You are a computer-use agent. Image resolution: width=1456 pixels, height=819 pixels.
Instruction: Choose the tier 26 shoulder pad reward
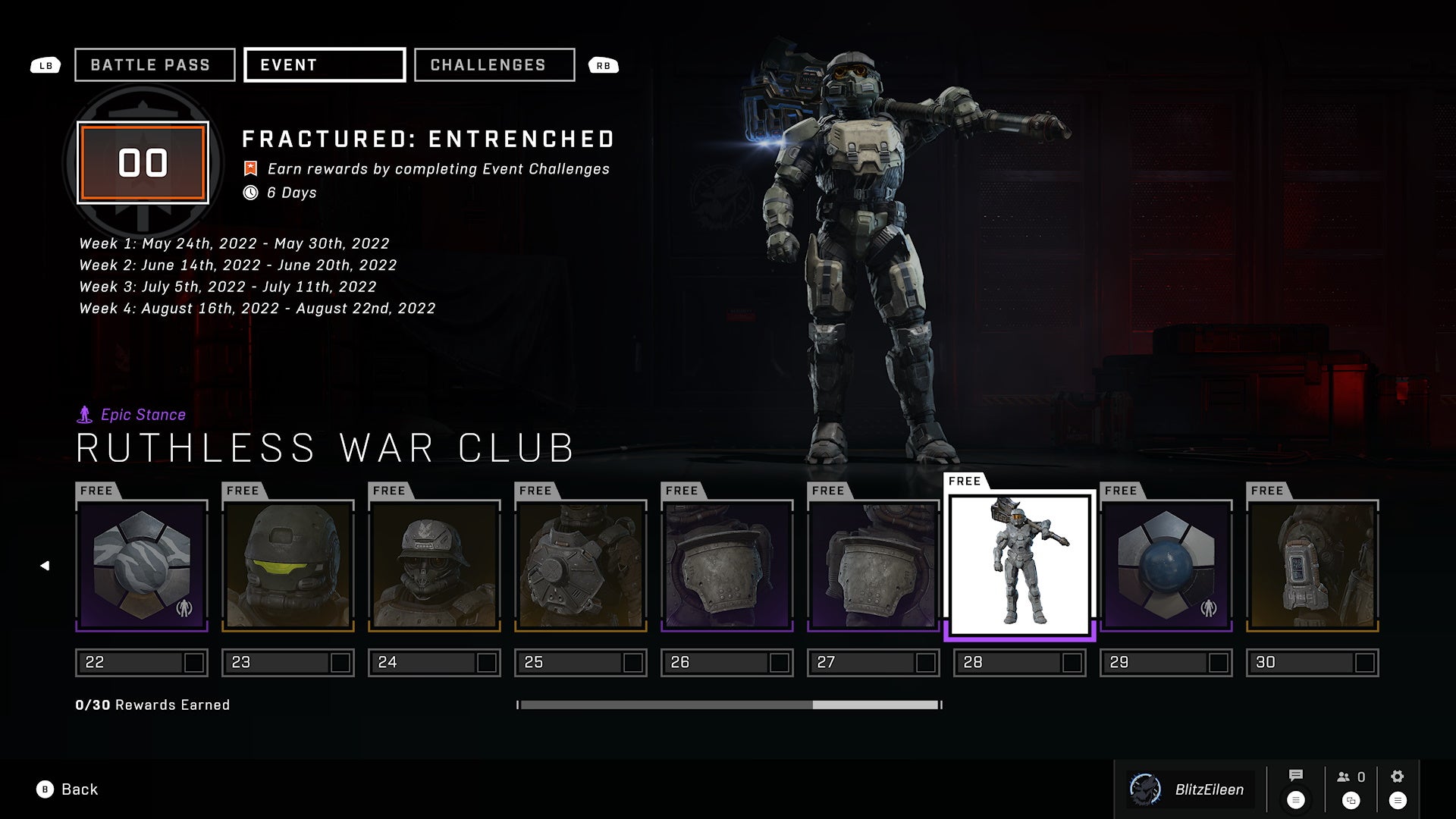[727, 566]
